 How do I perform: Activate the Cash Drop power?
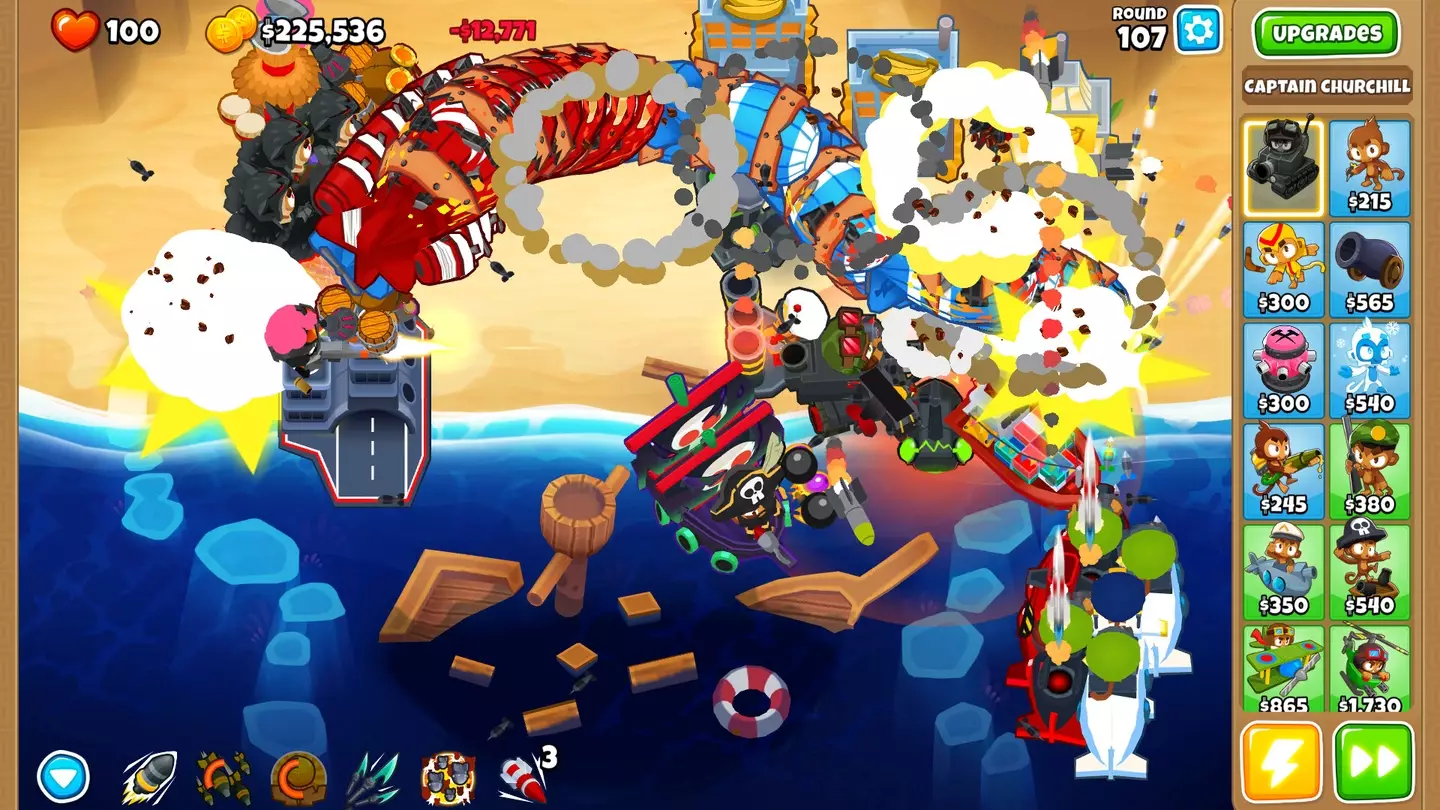300,770
